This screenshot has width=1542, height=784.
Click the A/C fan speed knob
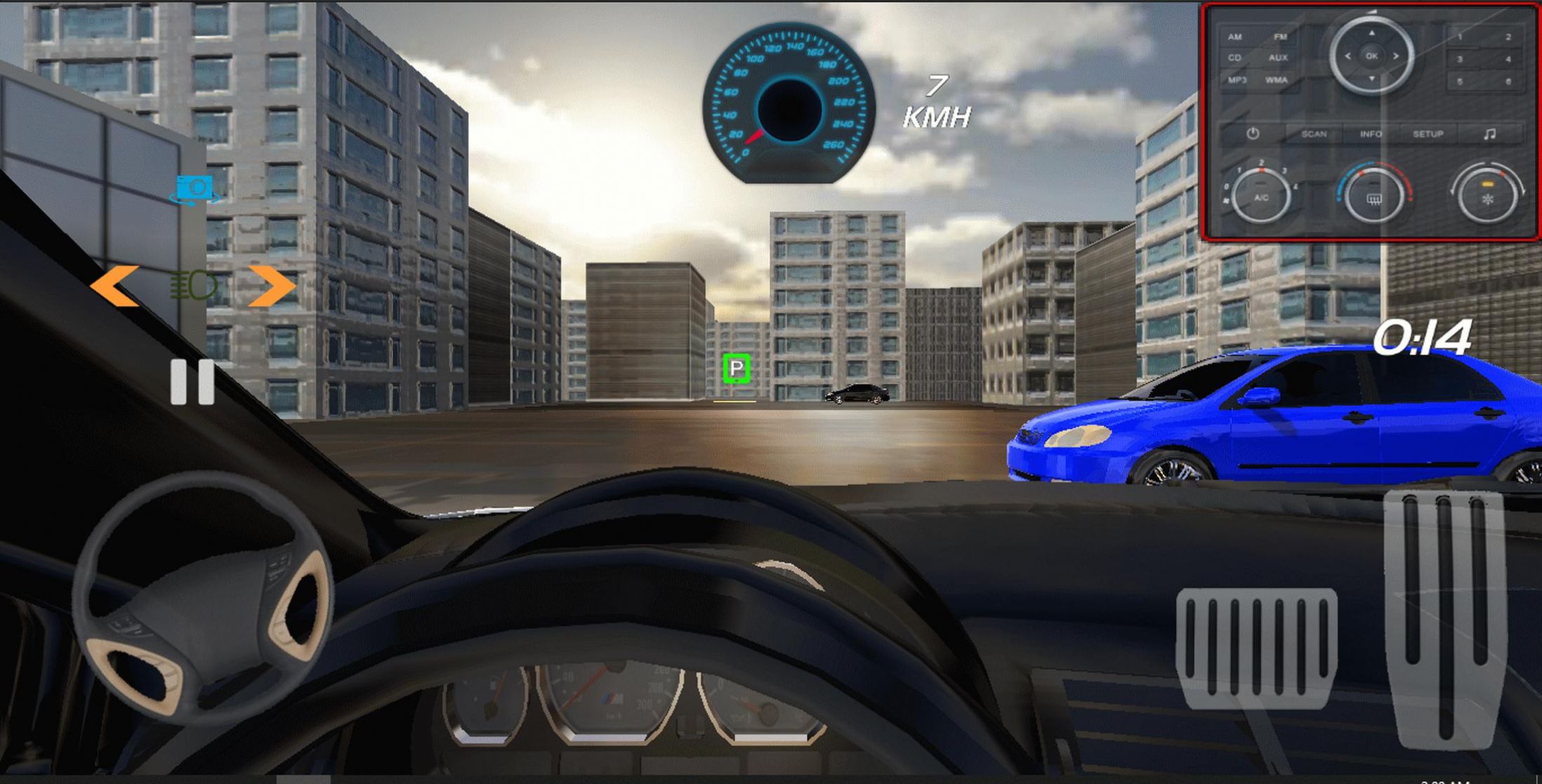click(1261, 197)
